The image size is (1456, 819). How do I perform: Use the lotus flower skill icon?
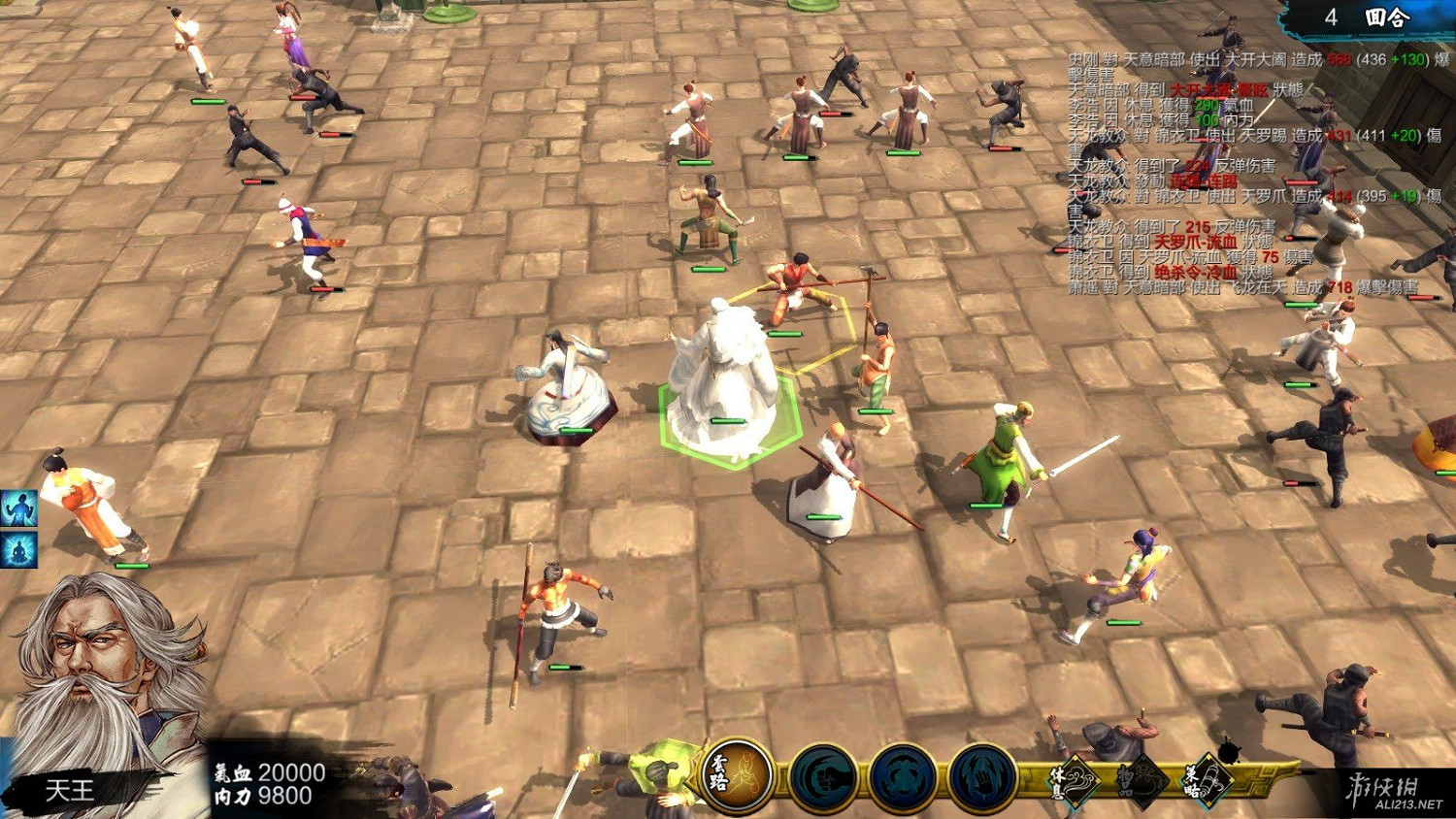903,778
